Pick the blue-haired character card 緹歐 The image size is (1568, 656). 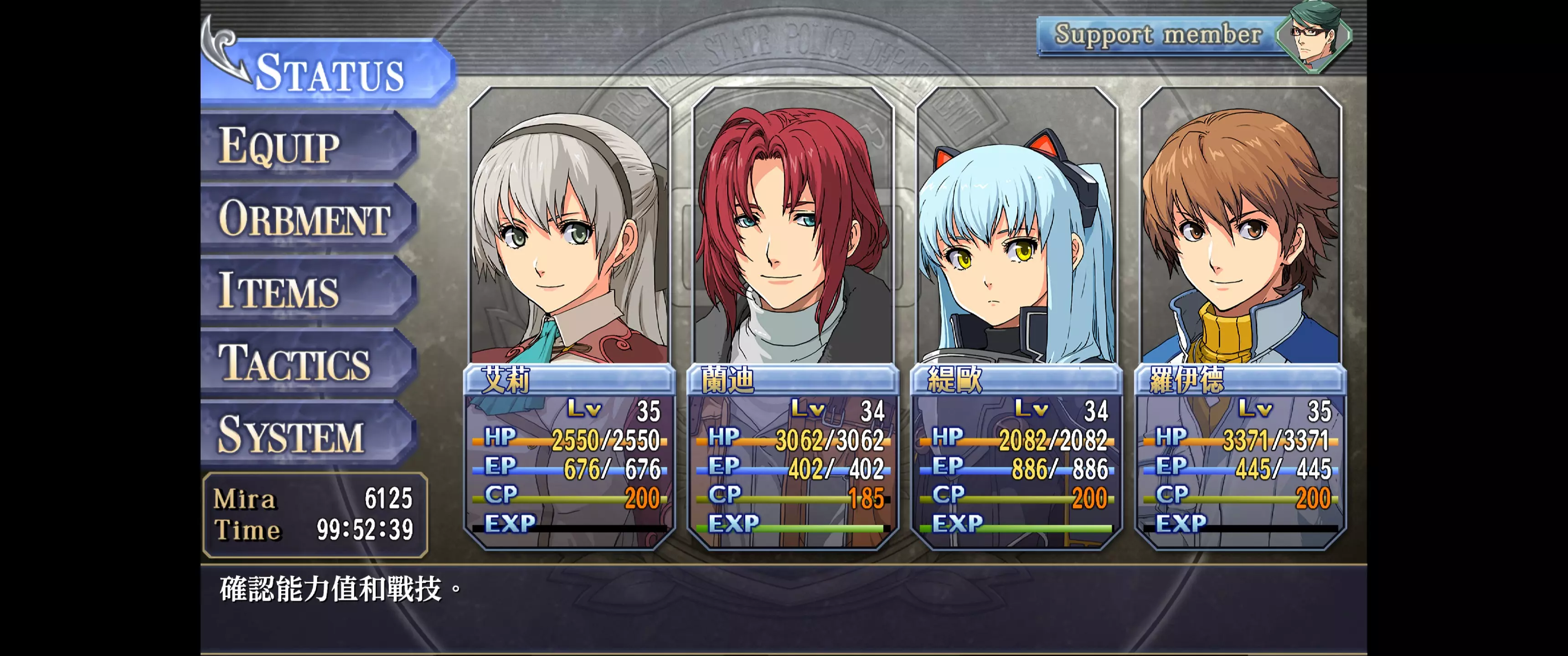point(1016,317)
